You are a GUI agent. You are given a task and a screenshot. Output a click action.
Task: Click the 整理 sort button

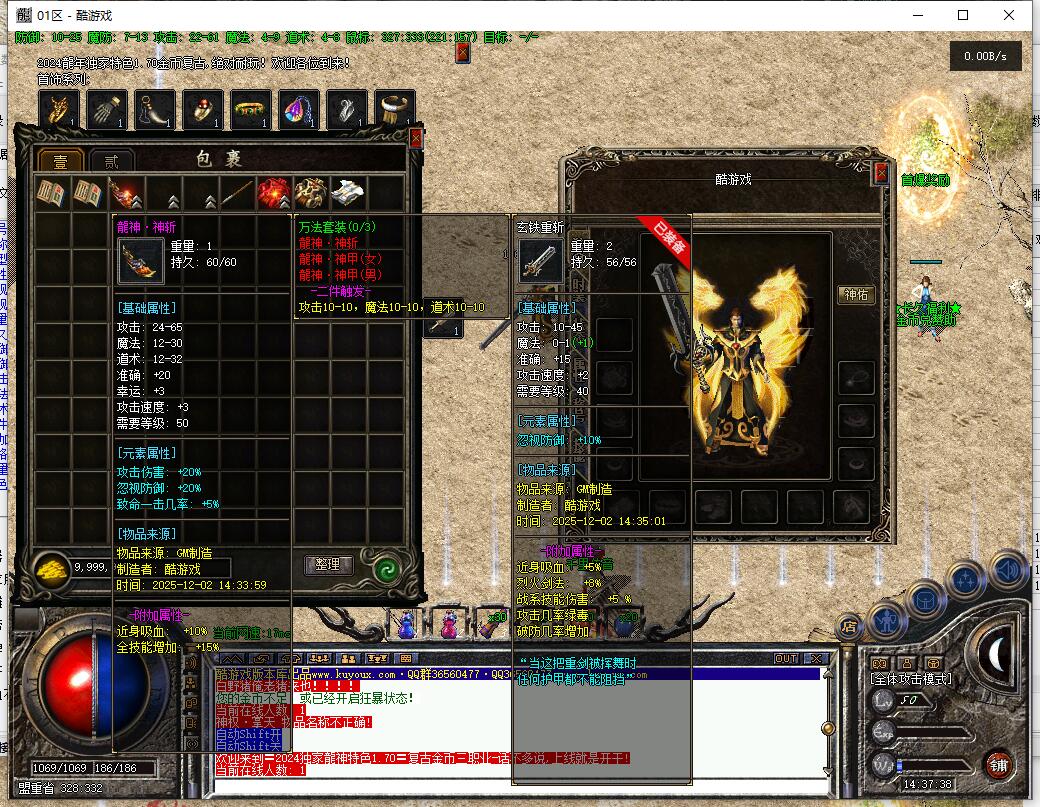[x=328, y=565]
